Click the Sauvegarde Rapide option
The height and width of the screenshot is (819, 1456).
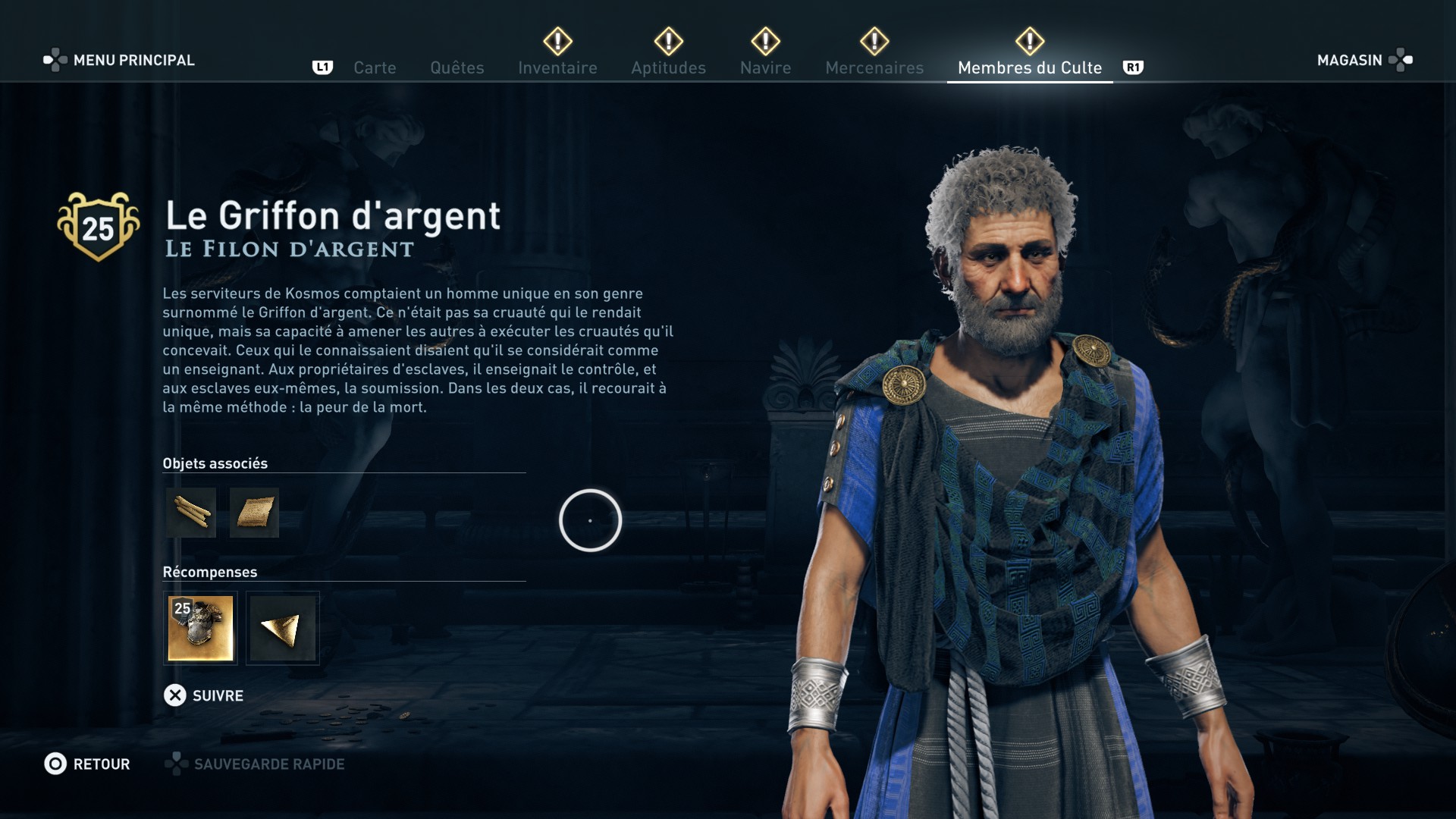(256, 764)
